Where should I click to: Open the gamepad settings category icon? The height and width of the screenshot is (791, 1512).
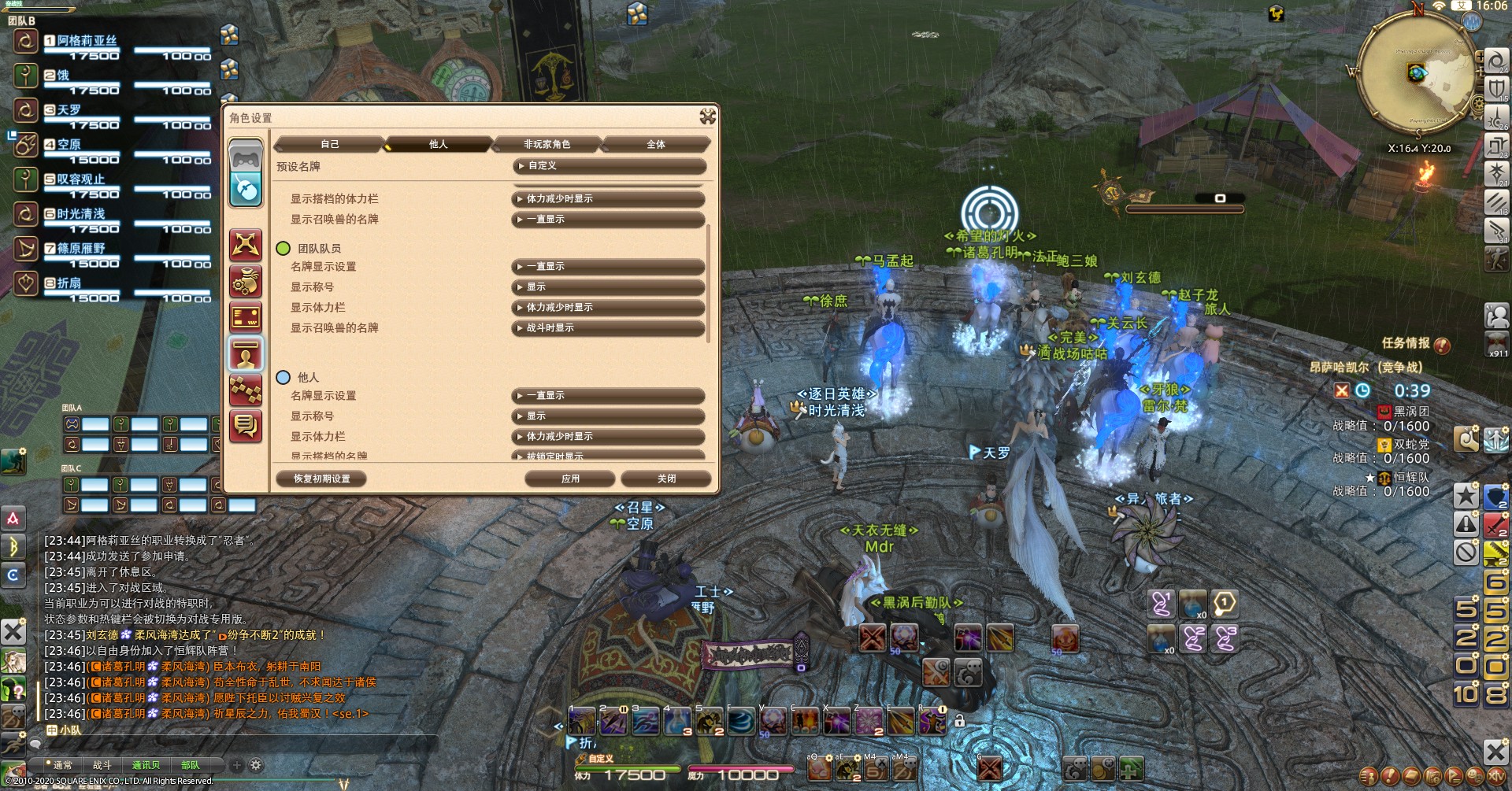click(x=246, y=156)
